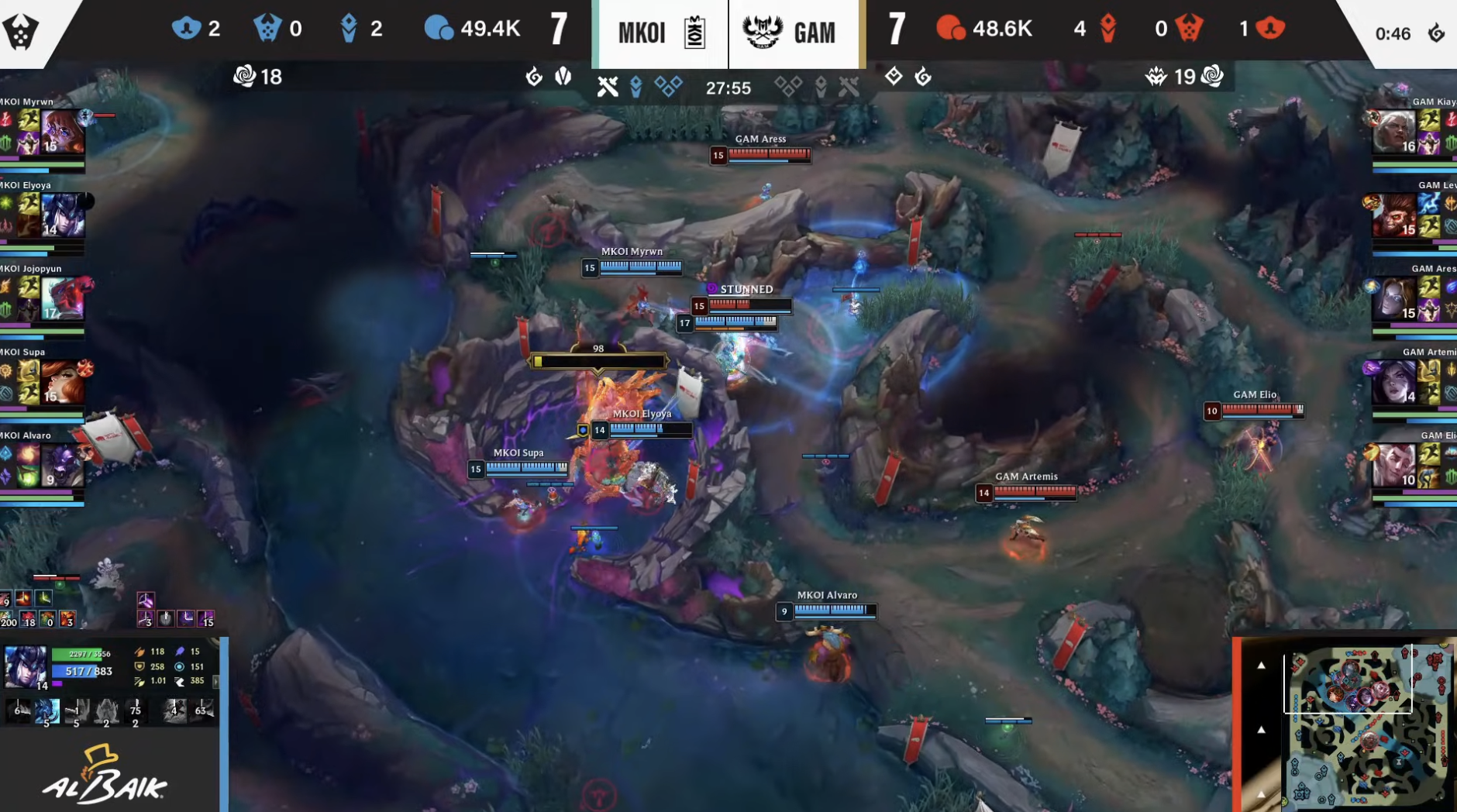The image size is (1457, 812).
Task: Select GAM Levi's champion portrait
Action: tap(1394, 215)
